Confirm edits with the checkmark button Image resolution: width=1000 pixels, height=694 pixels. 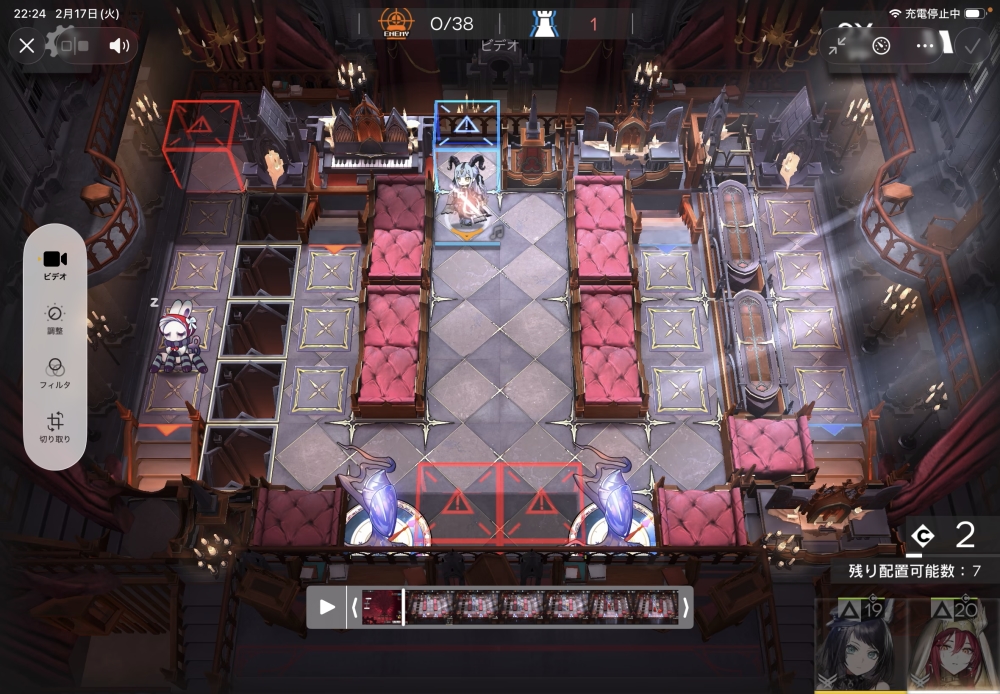point(970,45)
